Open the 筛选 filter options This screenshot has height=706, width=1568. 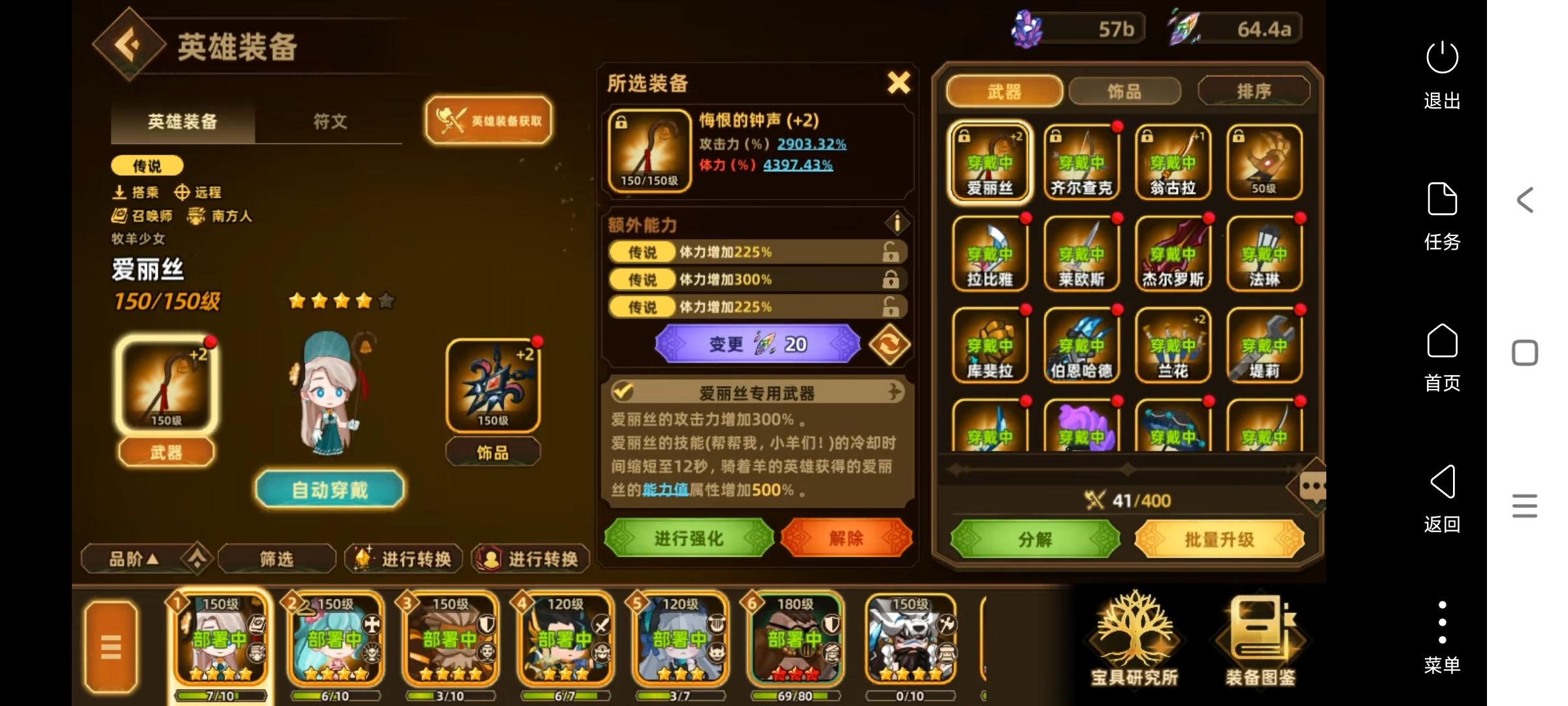[x=276, y=559]
